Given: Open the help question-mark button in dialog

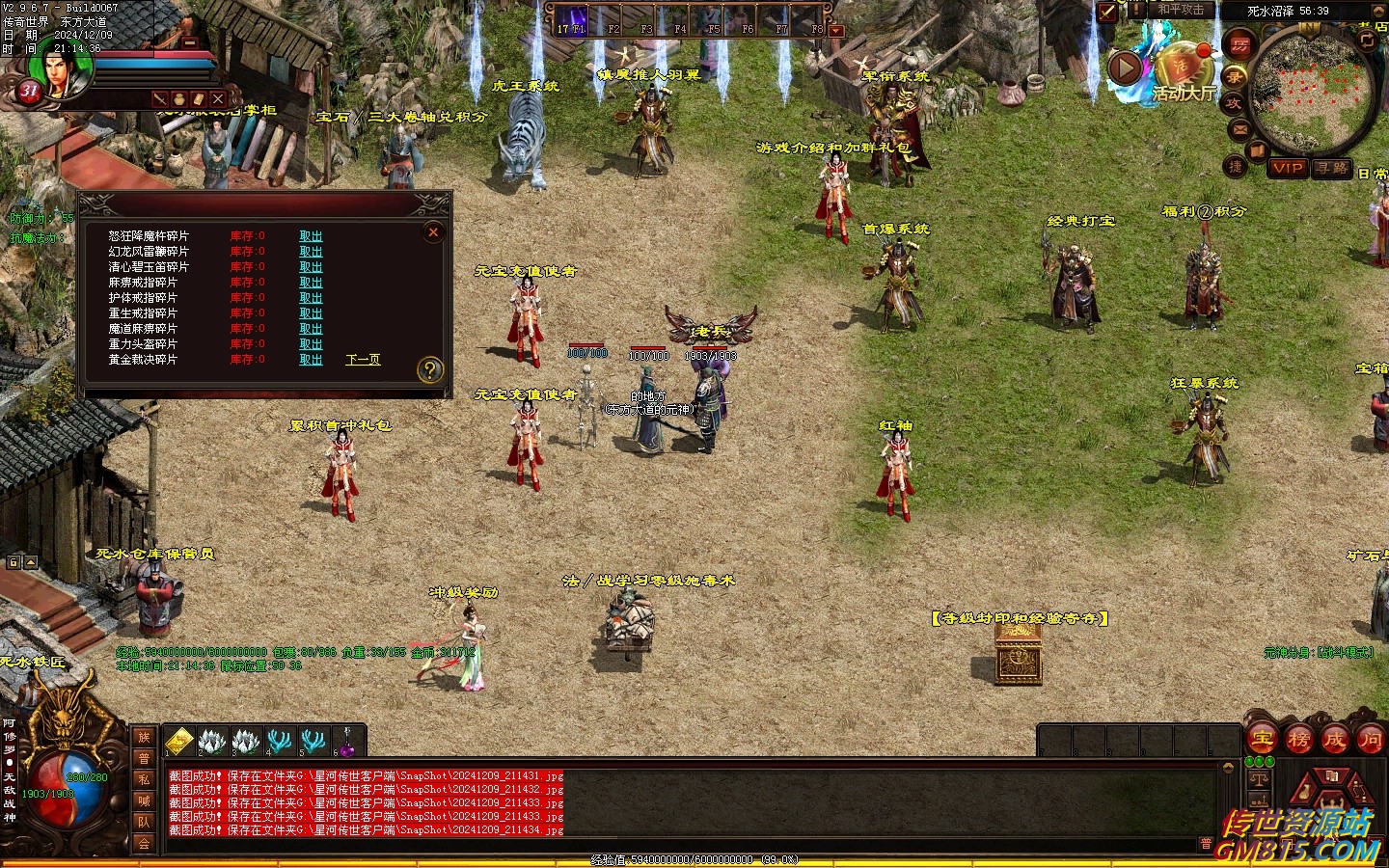Looking at the screenshot, I should (430, 369).
